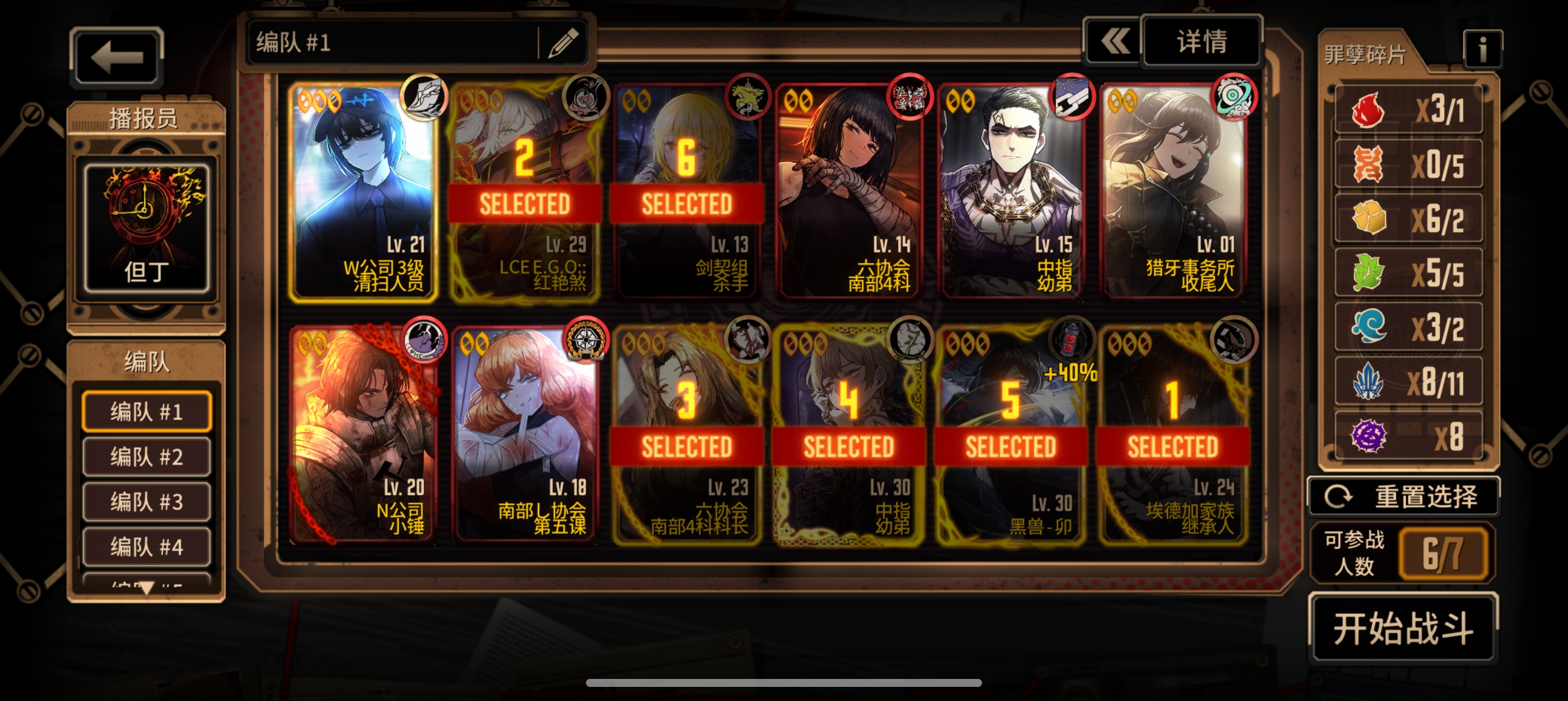Screen dimensions: 1568x701
Task: Select the 猎牙事务所收尾人 card
Action: pos(1173,192)
